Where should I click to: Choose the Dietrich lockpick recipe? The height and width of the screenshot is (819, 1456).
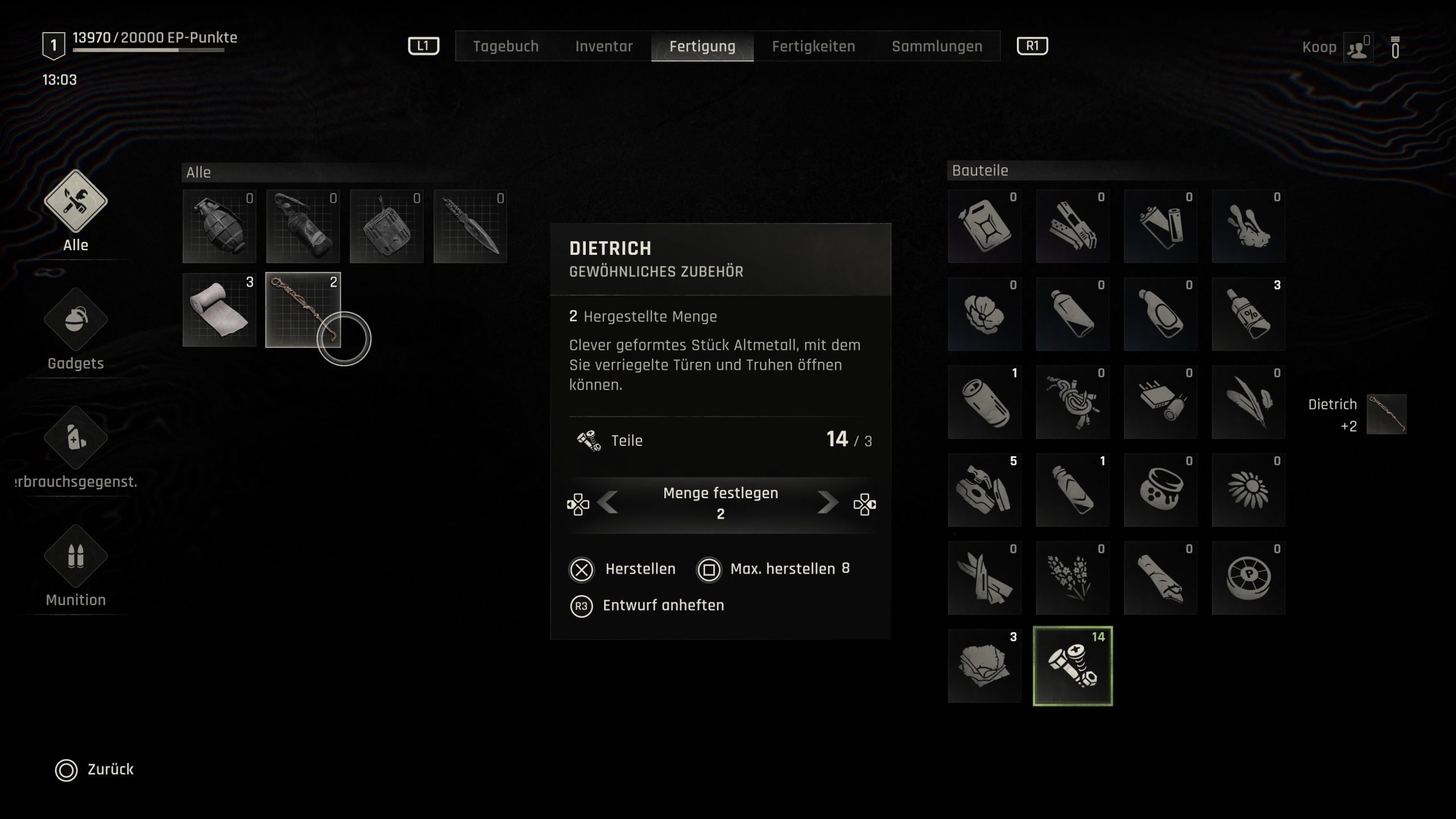pos(303,310)
